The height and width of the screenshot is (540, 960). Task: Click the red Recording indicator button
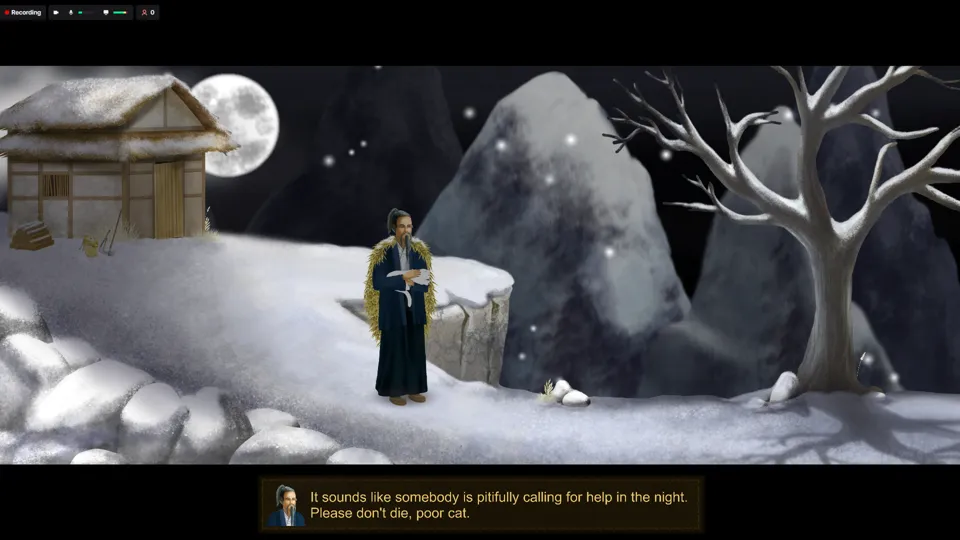click(23, 13)
